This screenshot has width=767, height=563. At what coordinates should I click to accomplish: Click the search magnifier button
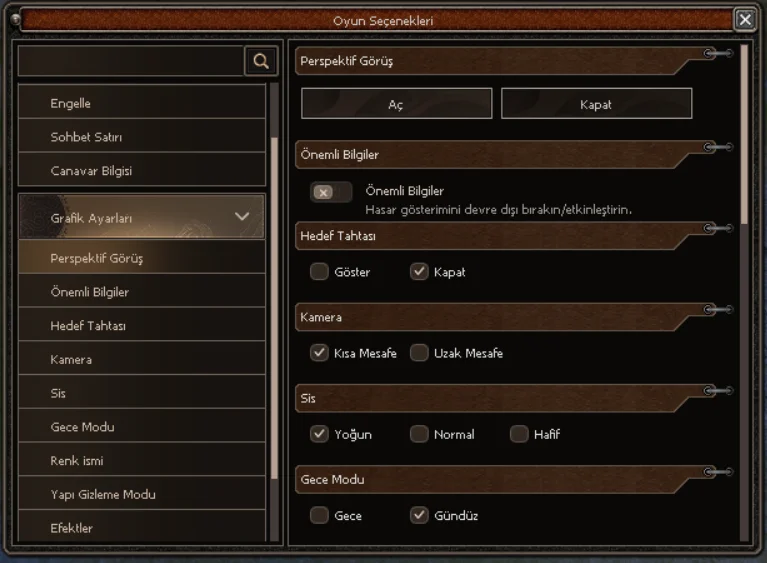pyautogui.click(x=261, y=61)
